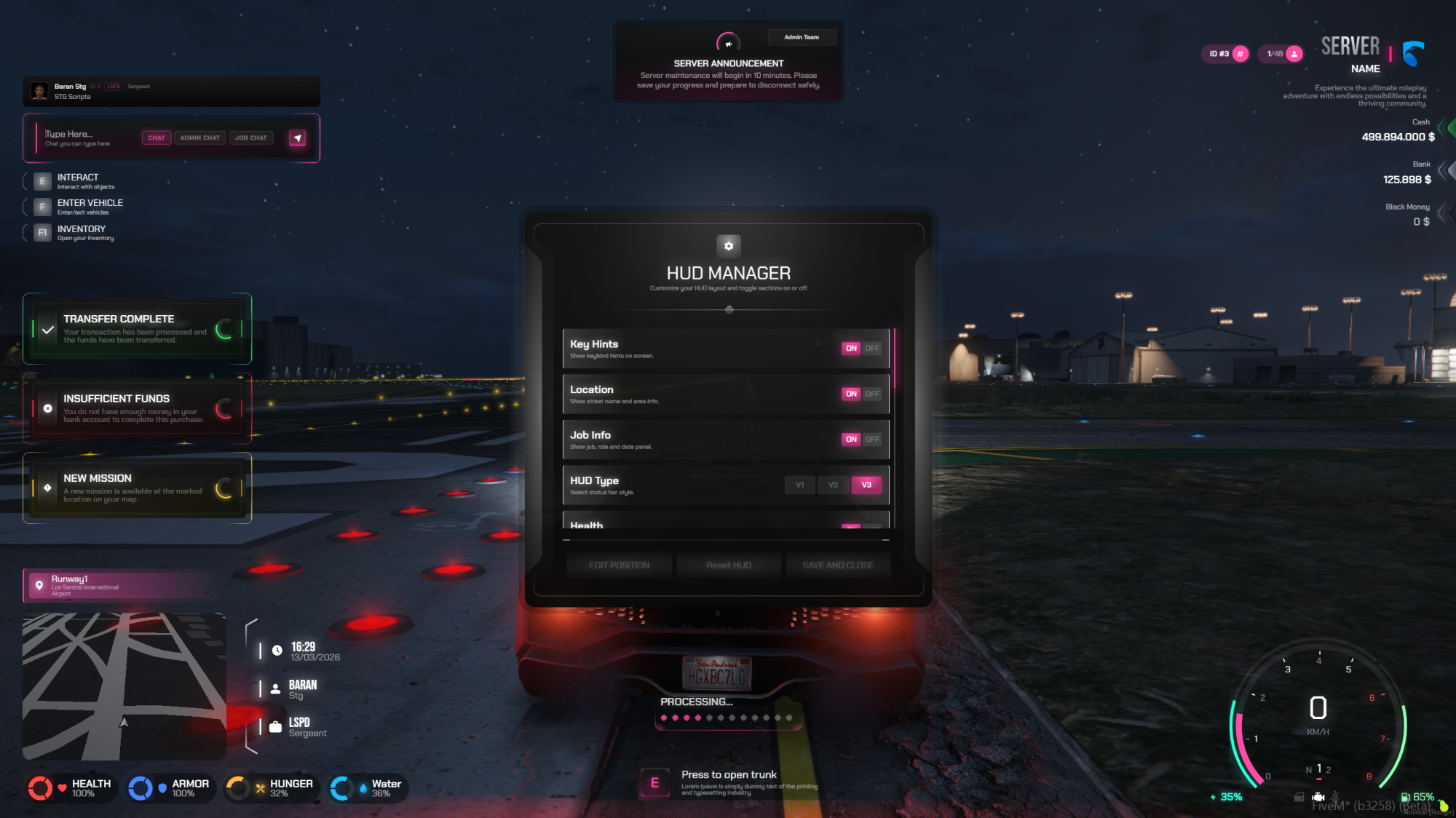The image size is (1456, 818).
Task: Click the Armor status icon
Action: tap(141, 787)
